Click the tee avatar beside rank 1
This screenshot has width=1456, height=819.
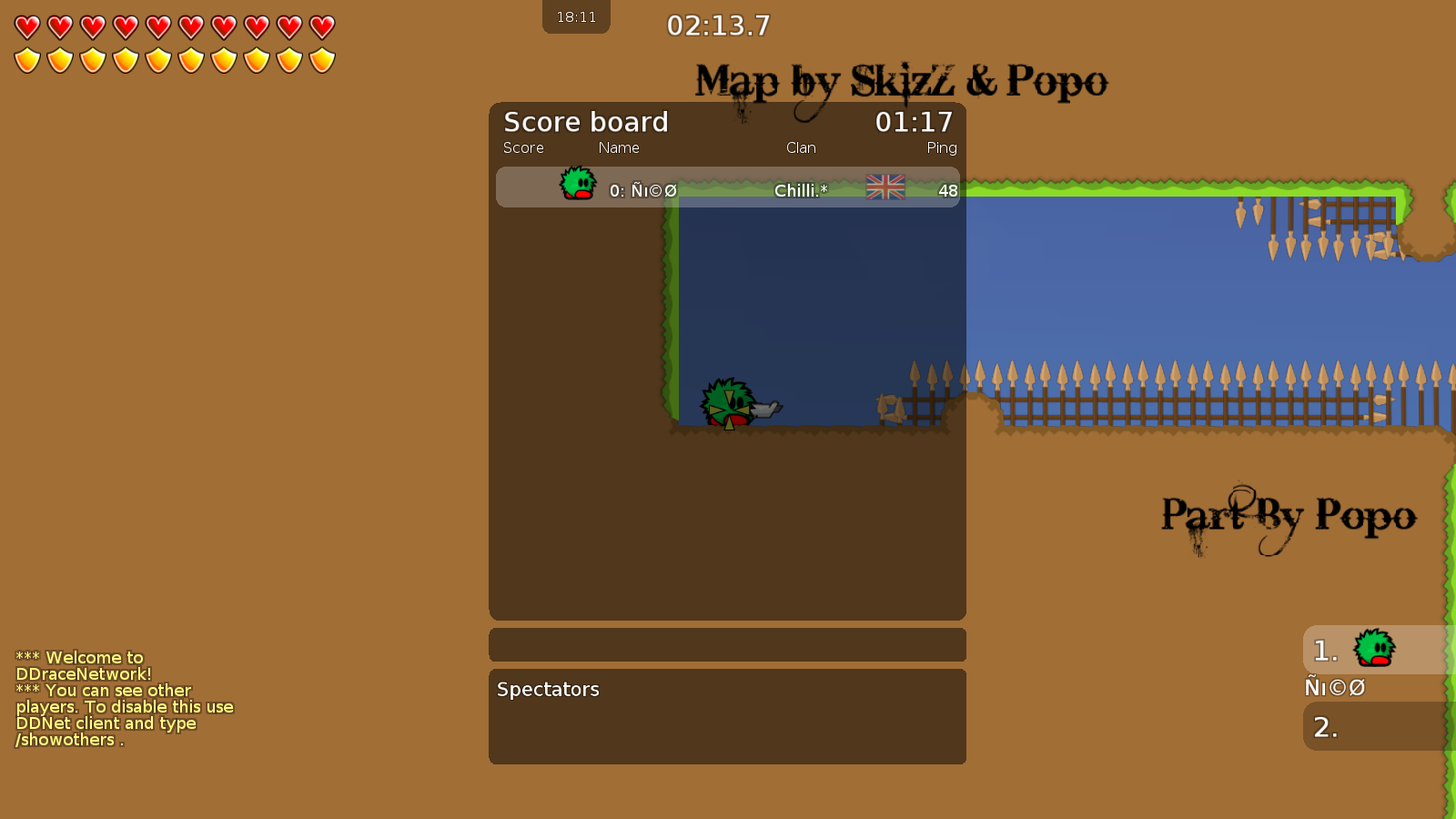point(1374,648)
